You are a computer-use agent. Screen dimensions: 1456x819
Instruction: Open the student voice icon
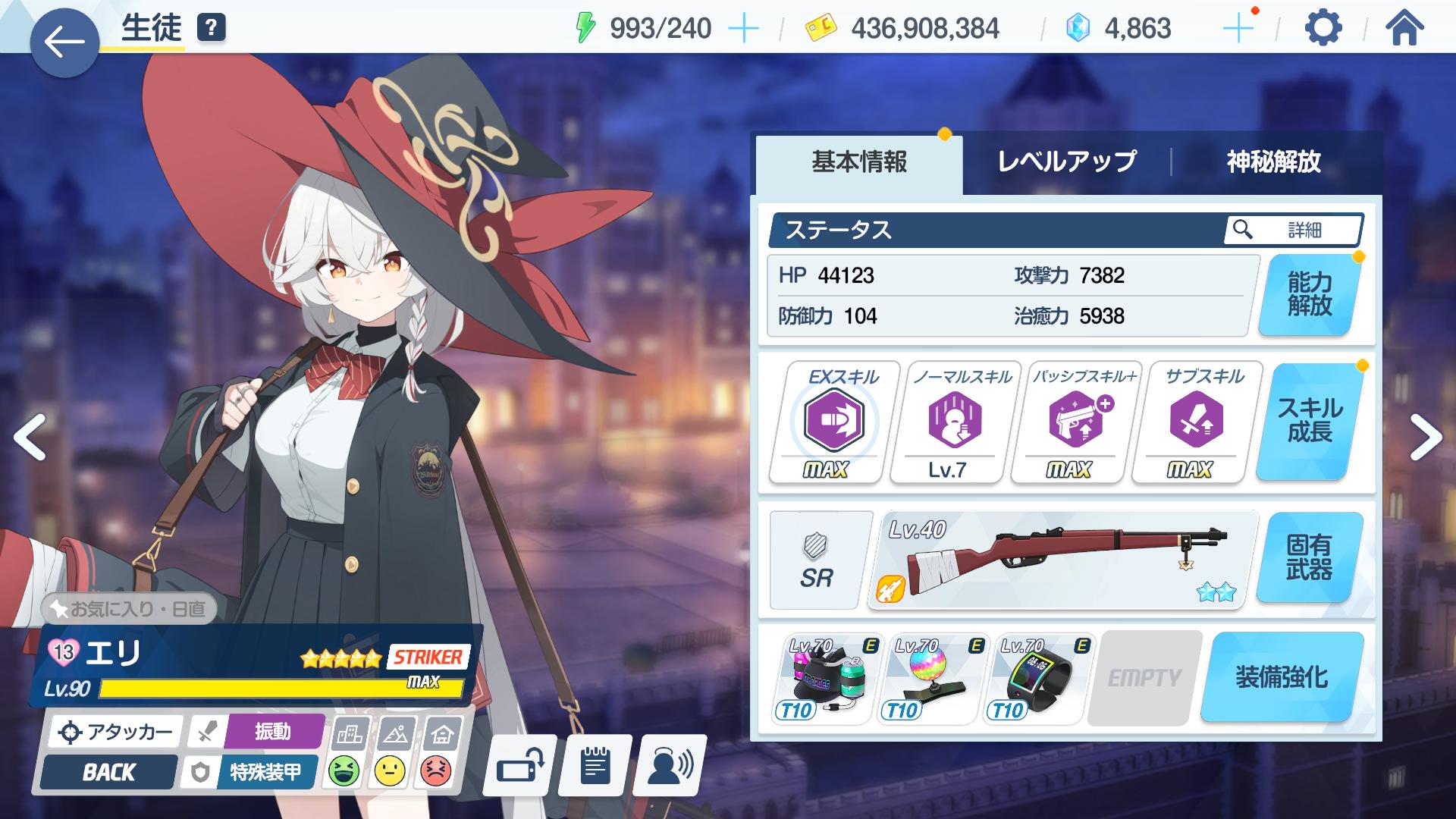point(670,766)
